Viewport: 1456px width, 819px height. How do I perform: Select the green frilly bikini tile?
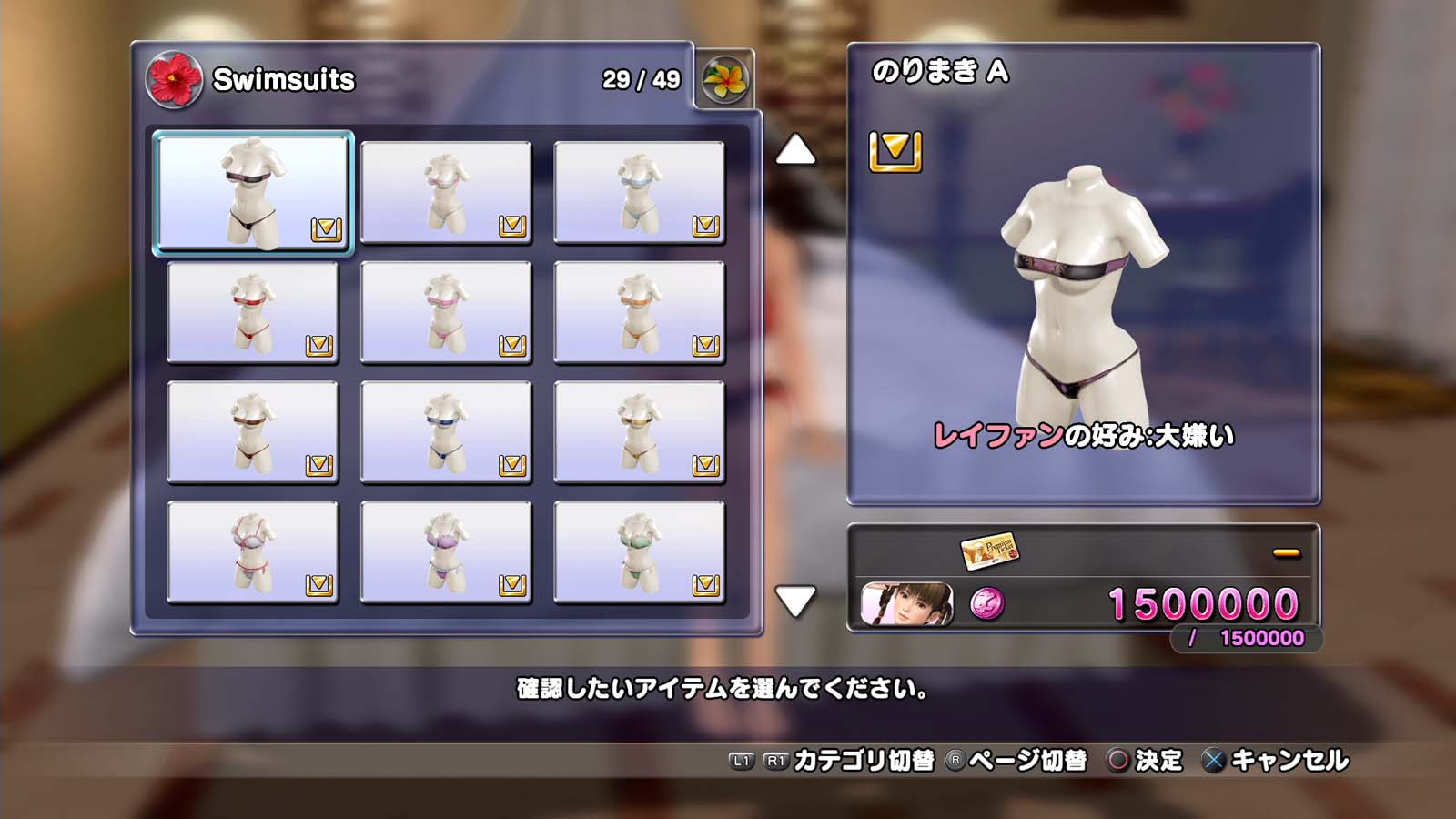click(x=639, y=552)
